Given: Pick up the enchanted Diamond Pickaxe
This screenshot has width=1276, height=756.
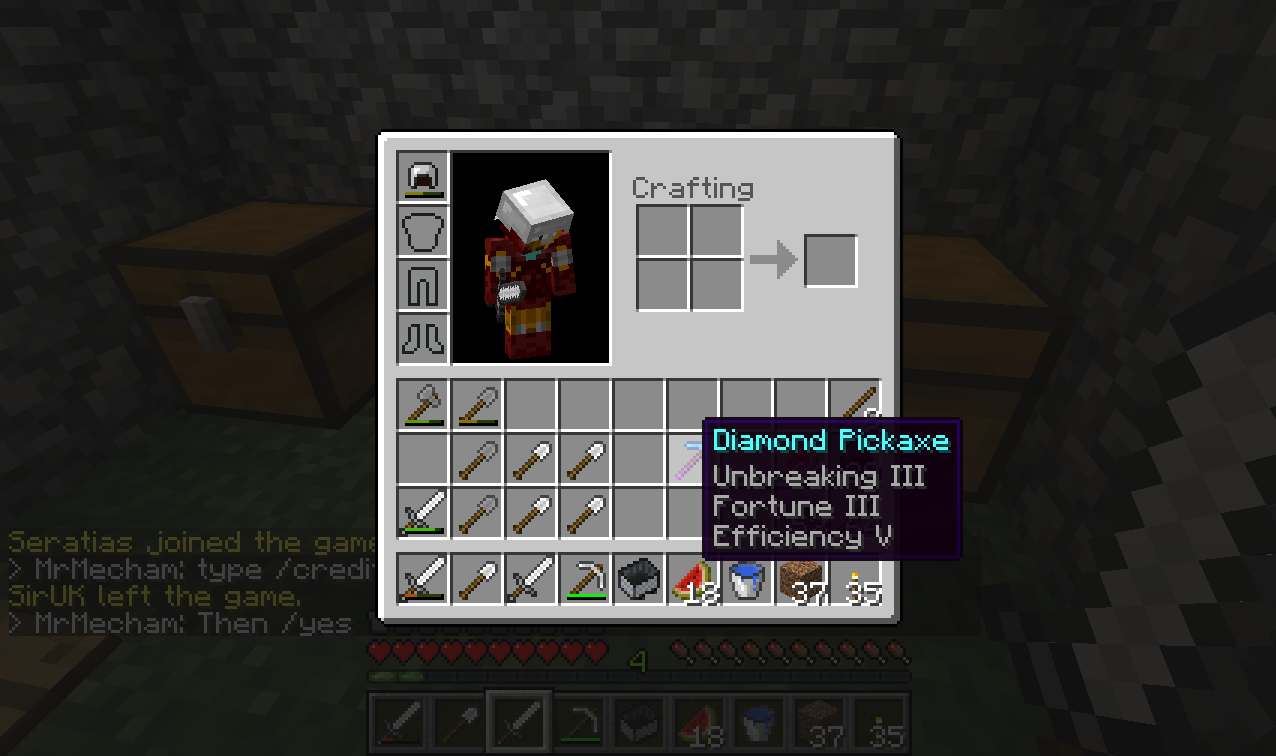Looking at the screenshot, I should point(691,459).
